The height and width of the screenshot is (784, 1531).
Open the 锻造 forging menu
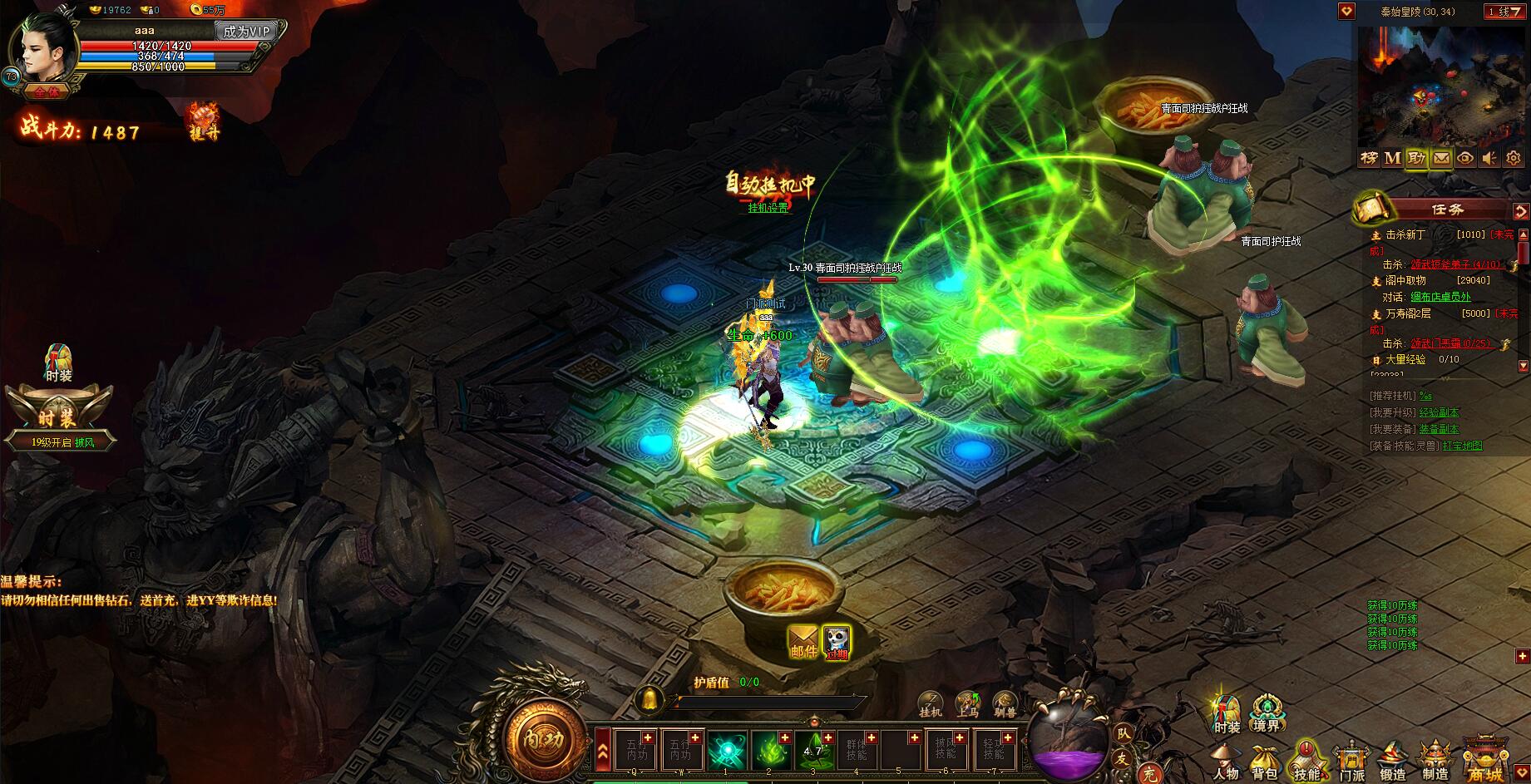pyautogui.click(x=1393, y=761)
